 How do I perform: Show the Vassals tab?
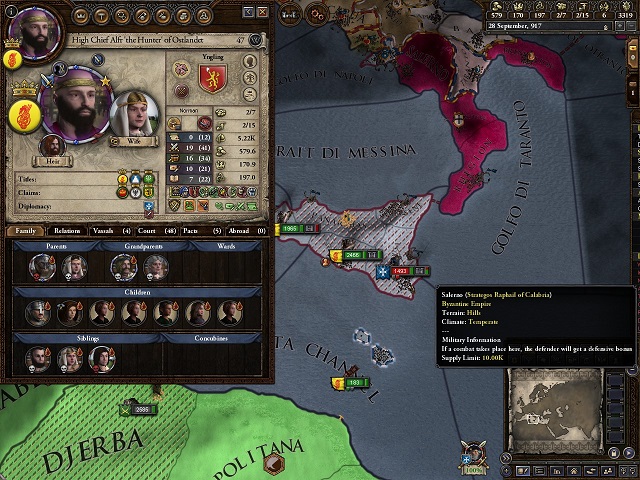[x=108, y=230]
